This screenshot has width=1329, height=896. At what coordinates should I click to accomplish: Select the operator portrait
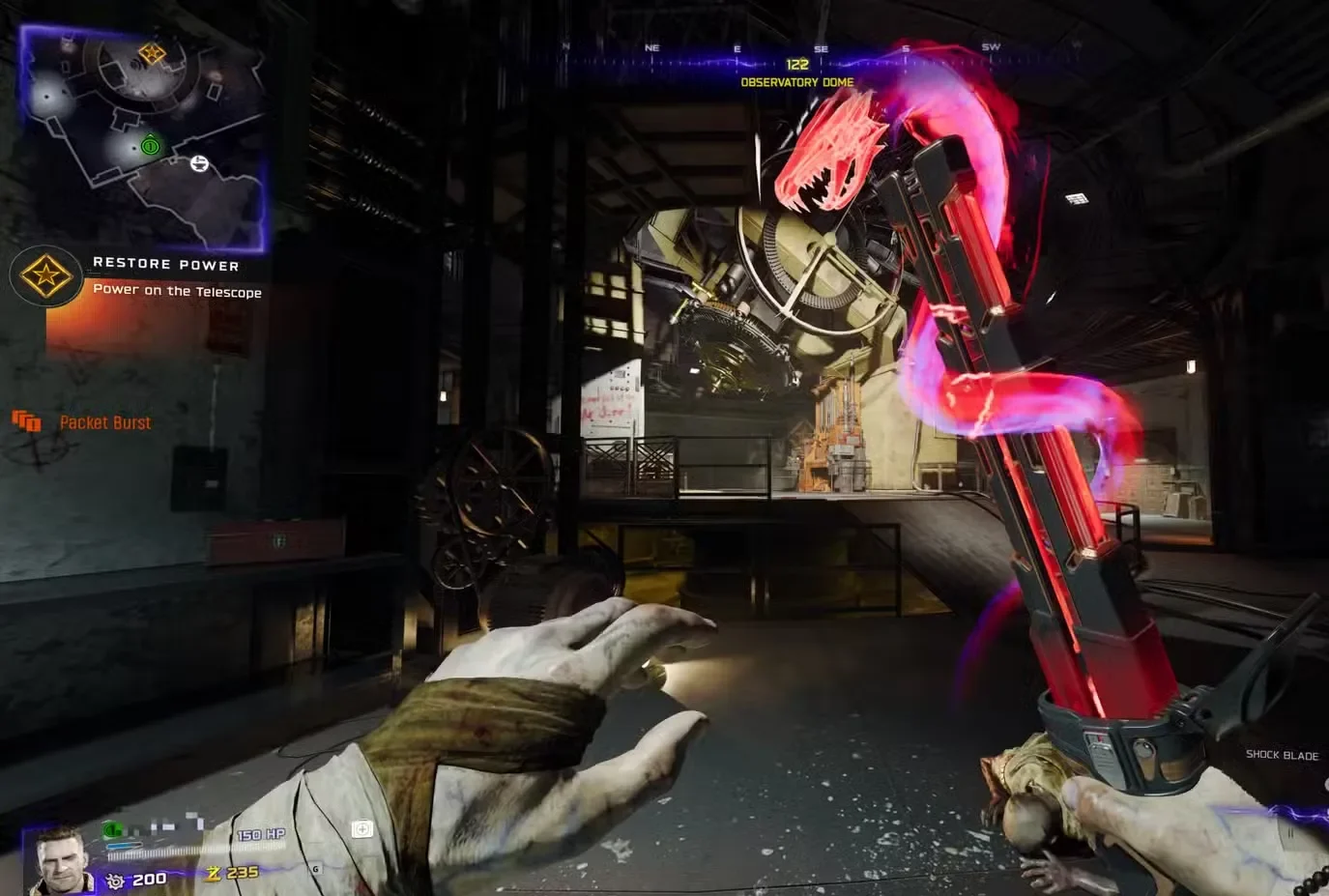point(62,859)
